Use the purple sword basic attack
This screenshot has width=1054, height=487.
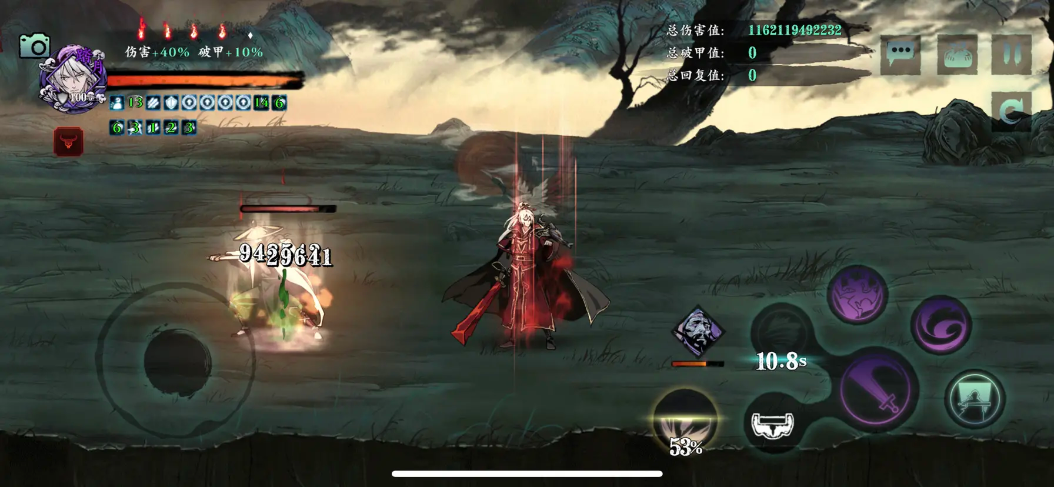point(878,390)
